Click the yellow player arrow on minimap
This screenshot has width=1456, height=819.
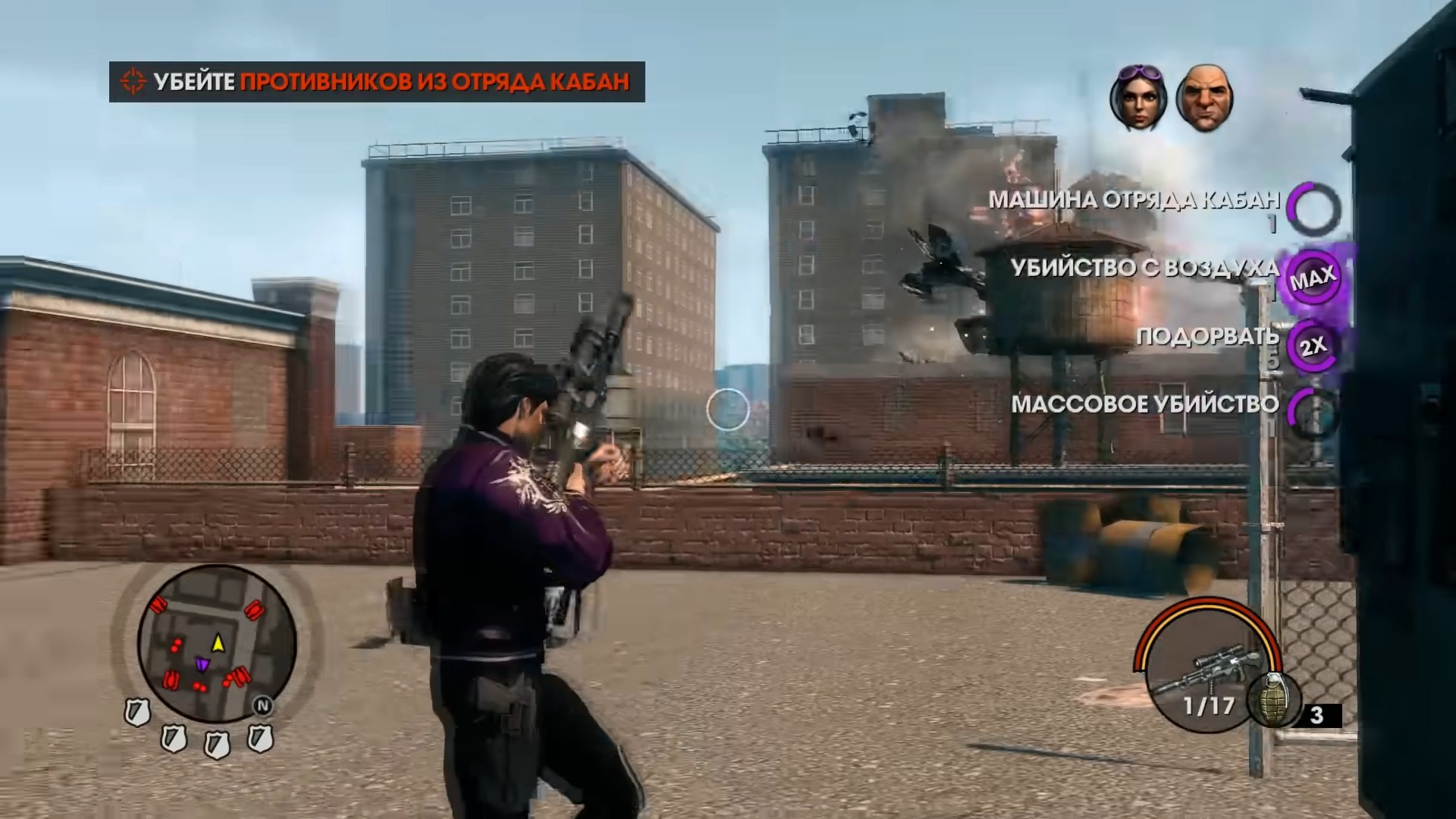[x=218, y=644]
